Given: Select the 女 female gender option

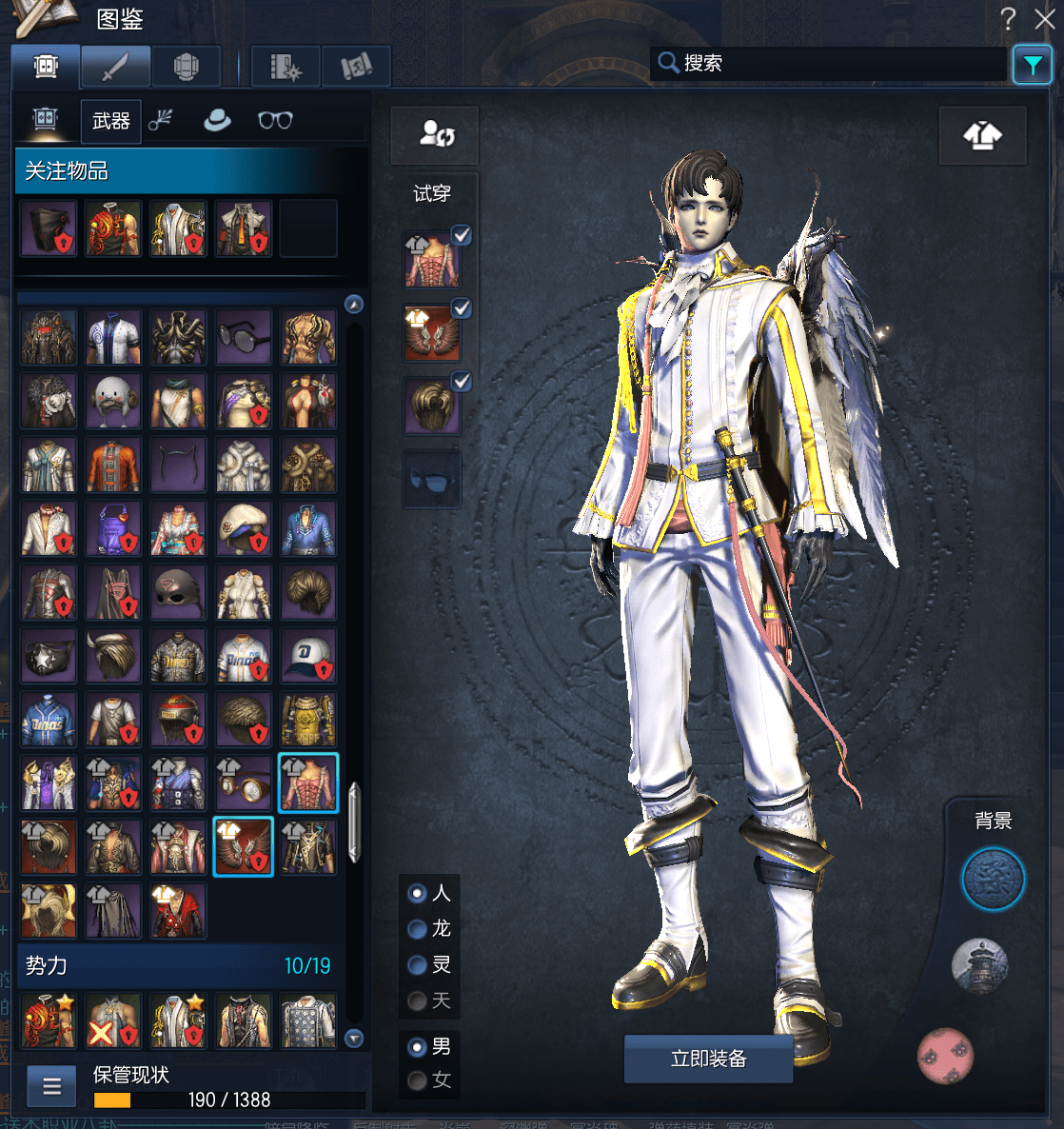Looking at the screenshot, I should pyautogui.click(x=417, y=1080).
